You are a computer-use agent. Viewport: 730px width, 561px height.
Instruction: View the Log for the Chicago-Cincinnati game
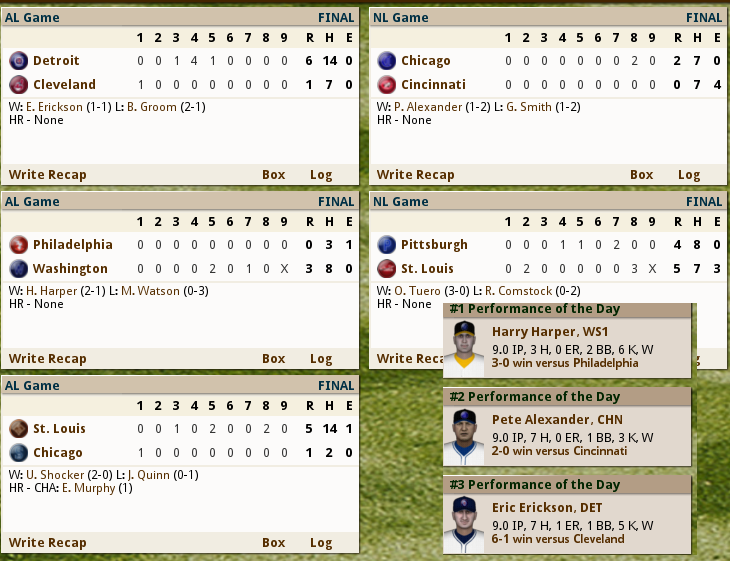pyautogui.click(x=689, y=174)
